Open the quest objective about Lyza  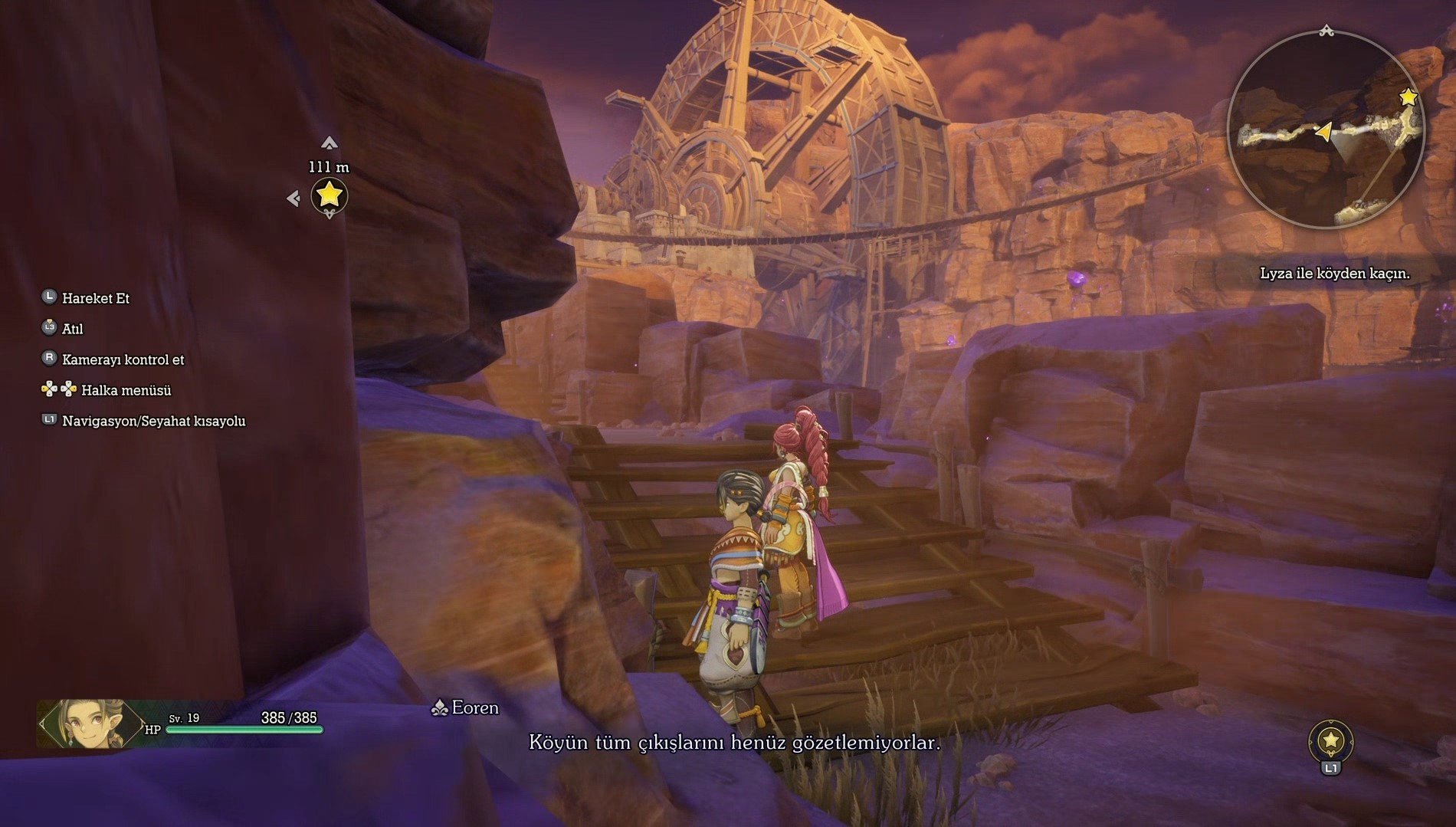click(x=1334, y=274)
